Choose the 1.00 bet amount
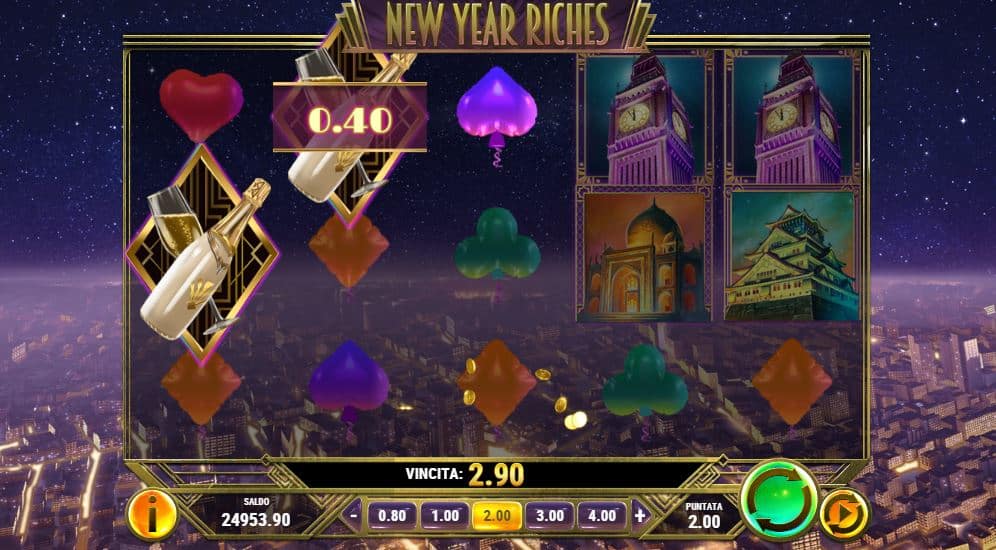This screenshot has width=996, height=550. point(443,516)
